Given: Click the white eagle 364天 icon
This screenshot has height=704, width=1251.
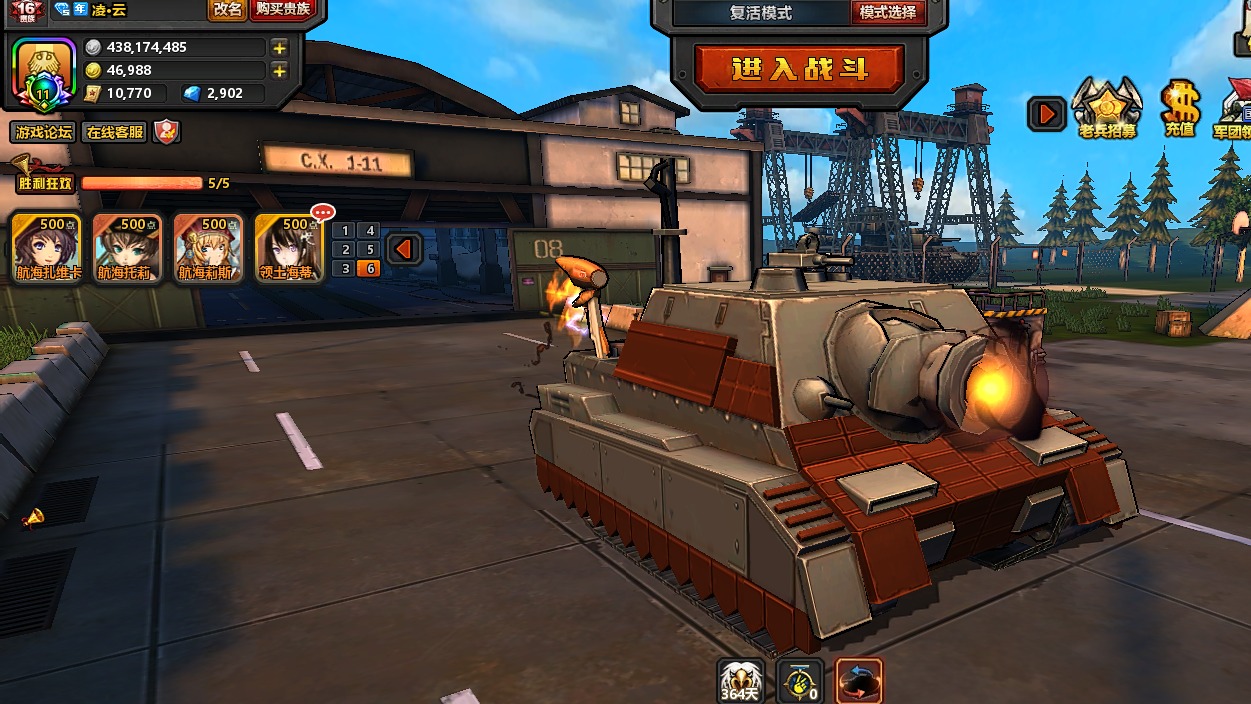Looking at the screenshot, I should point(741,680).
